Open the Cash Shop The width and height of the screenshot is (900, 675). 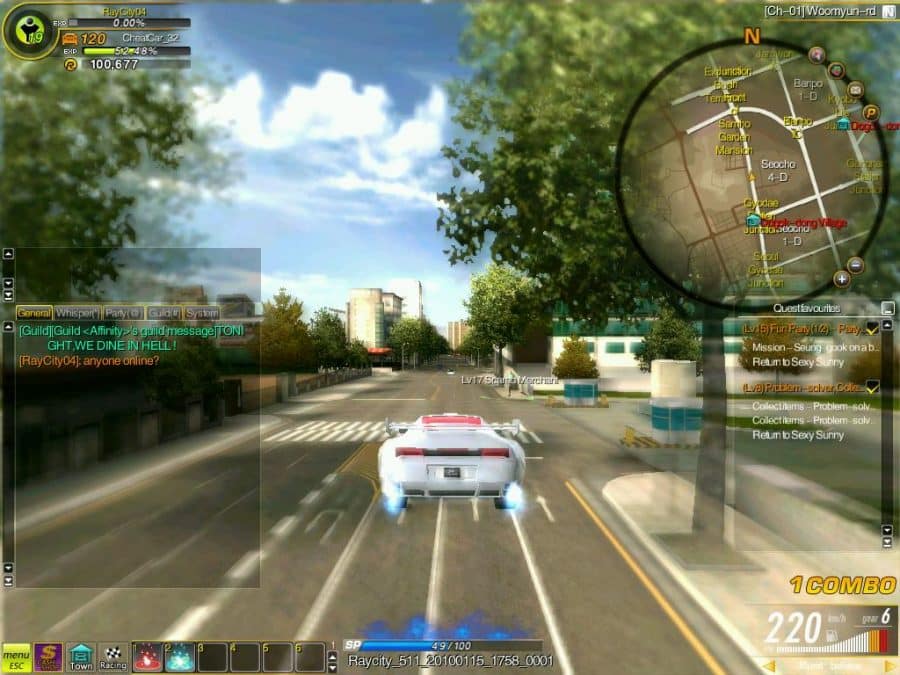tap(48, 657)
